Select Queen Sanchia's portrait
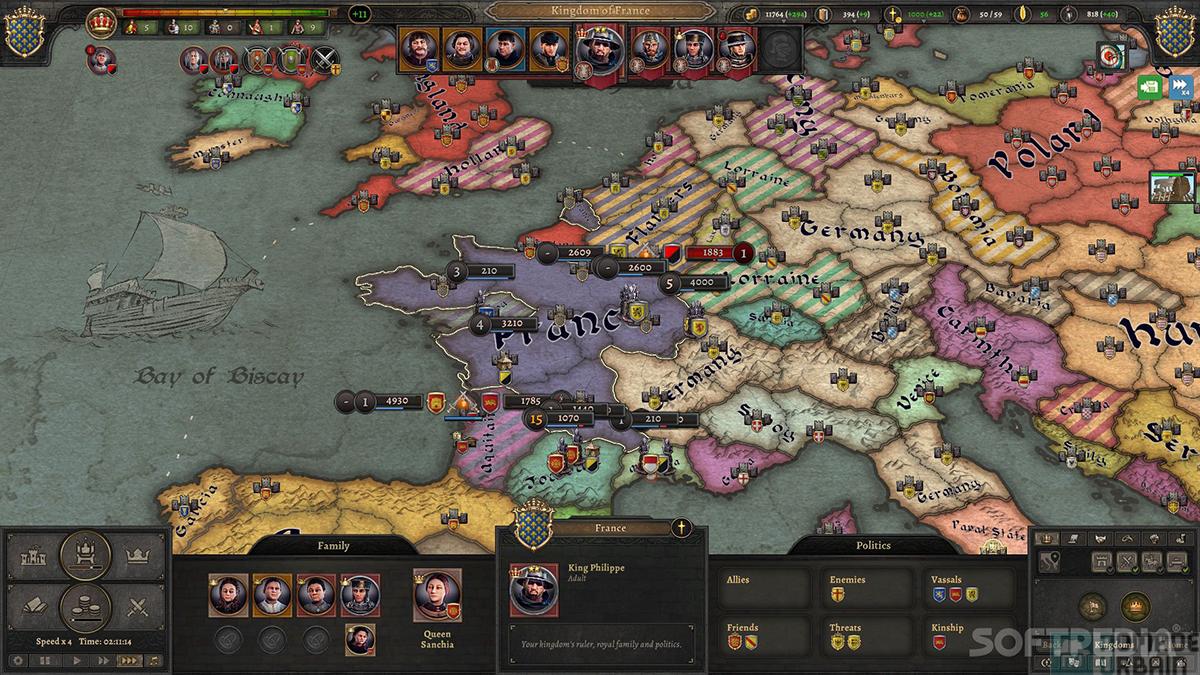This screenshot has width=1200, height=675. pos(437,595)
